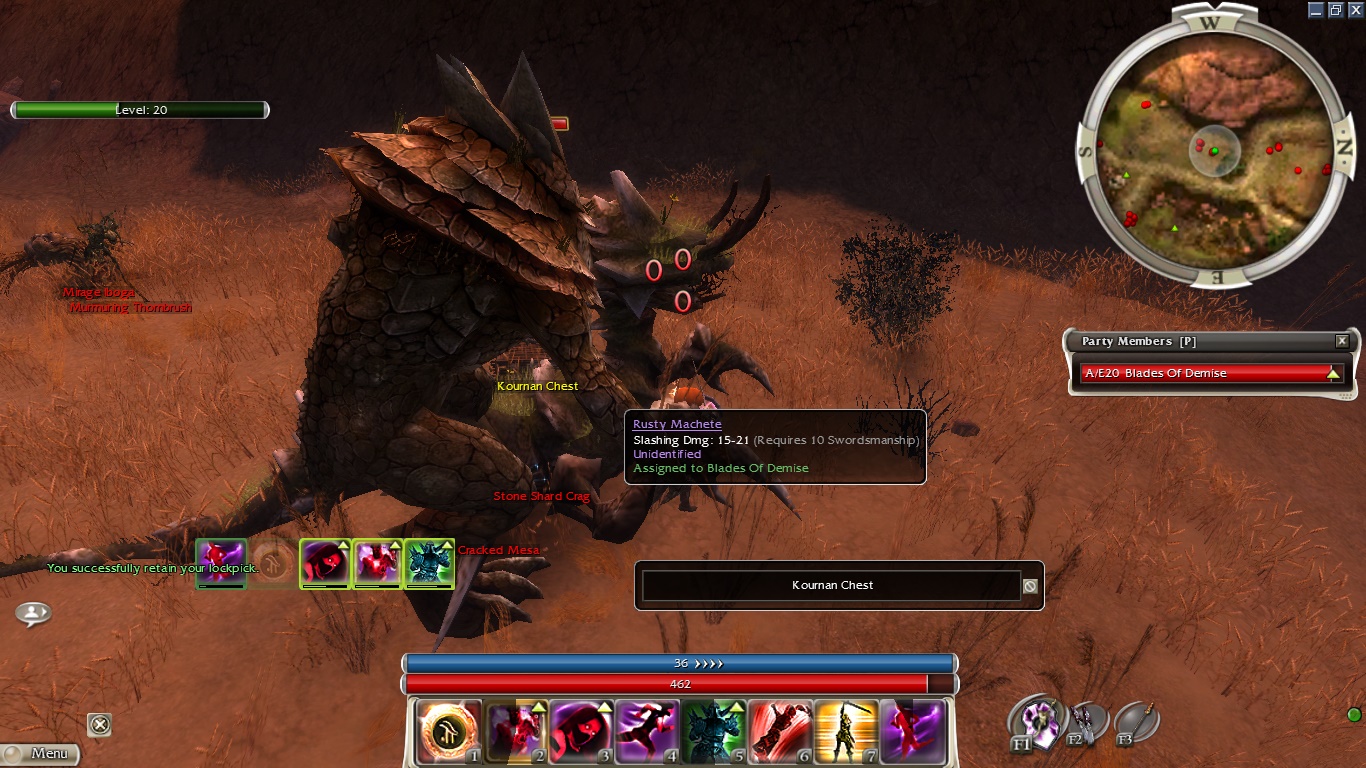
Task: Use the red hooded figure skill in slot 3
Action: click(581, 732)
